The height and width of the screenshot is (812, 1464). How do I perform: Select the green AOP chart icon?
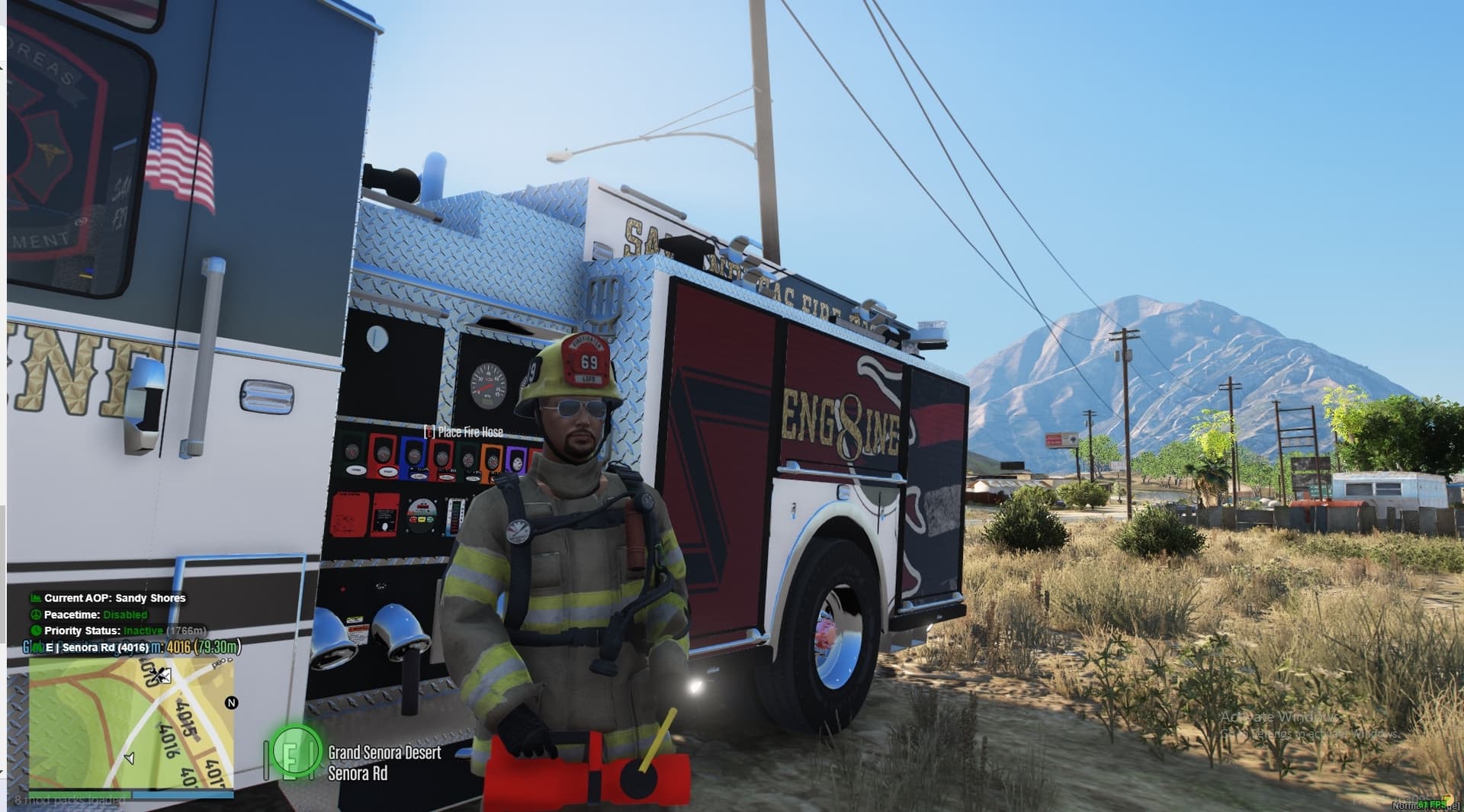[35, 597]
